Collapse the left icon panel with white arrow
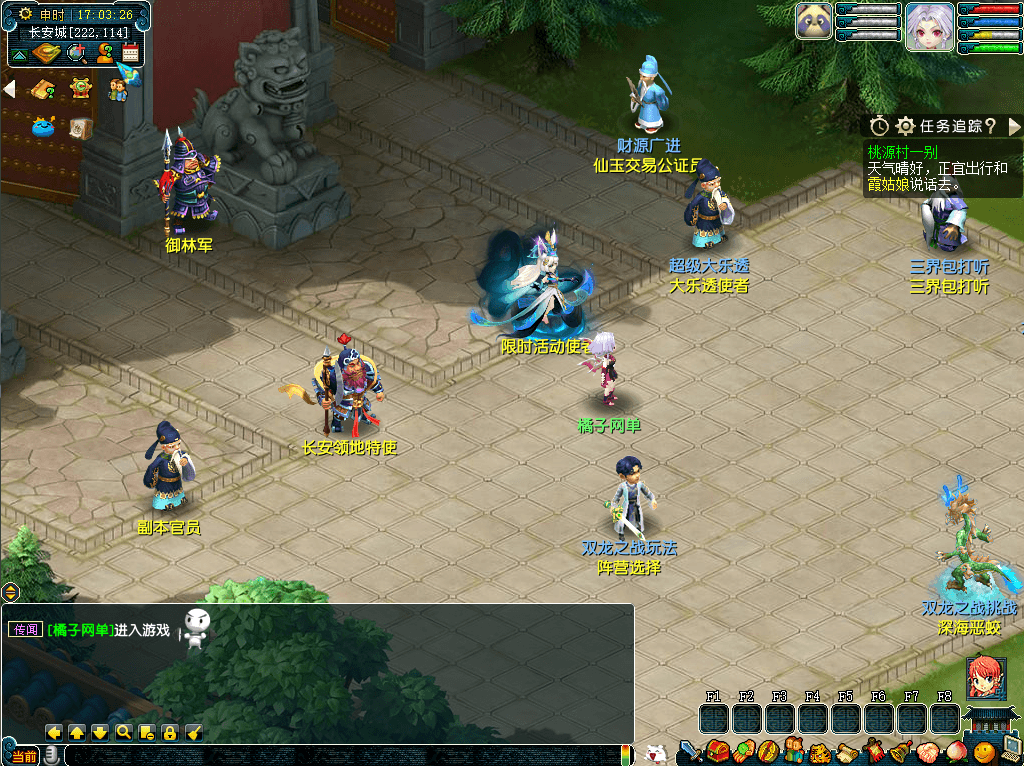The image size is (1024, 766). pyautogui.click(x=10, y=89)
